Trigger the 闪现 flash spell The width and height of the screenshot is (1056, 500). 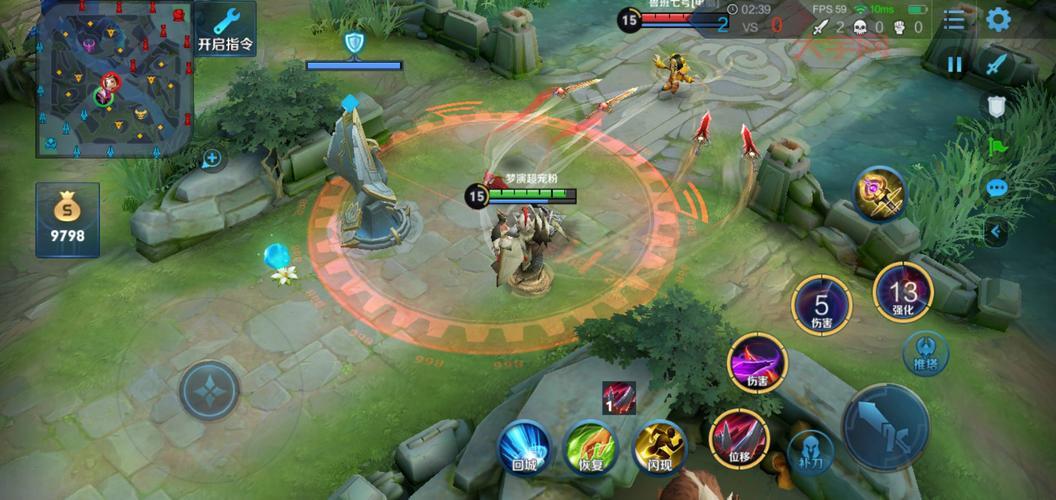[x=658, y=445]
